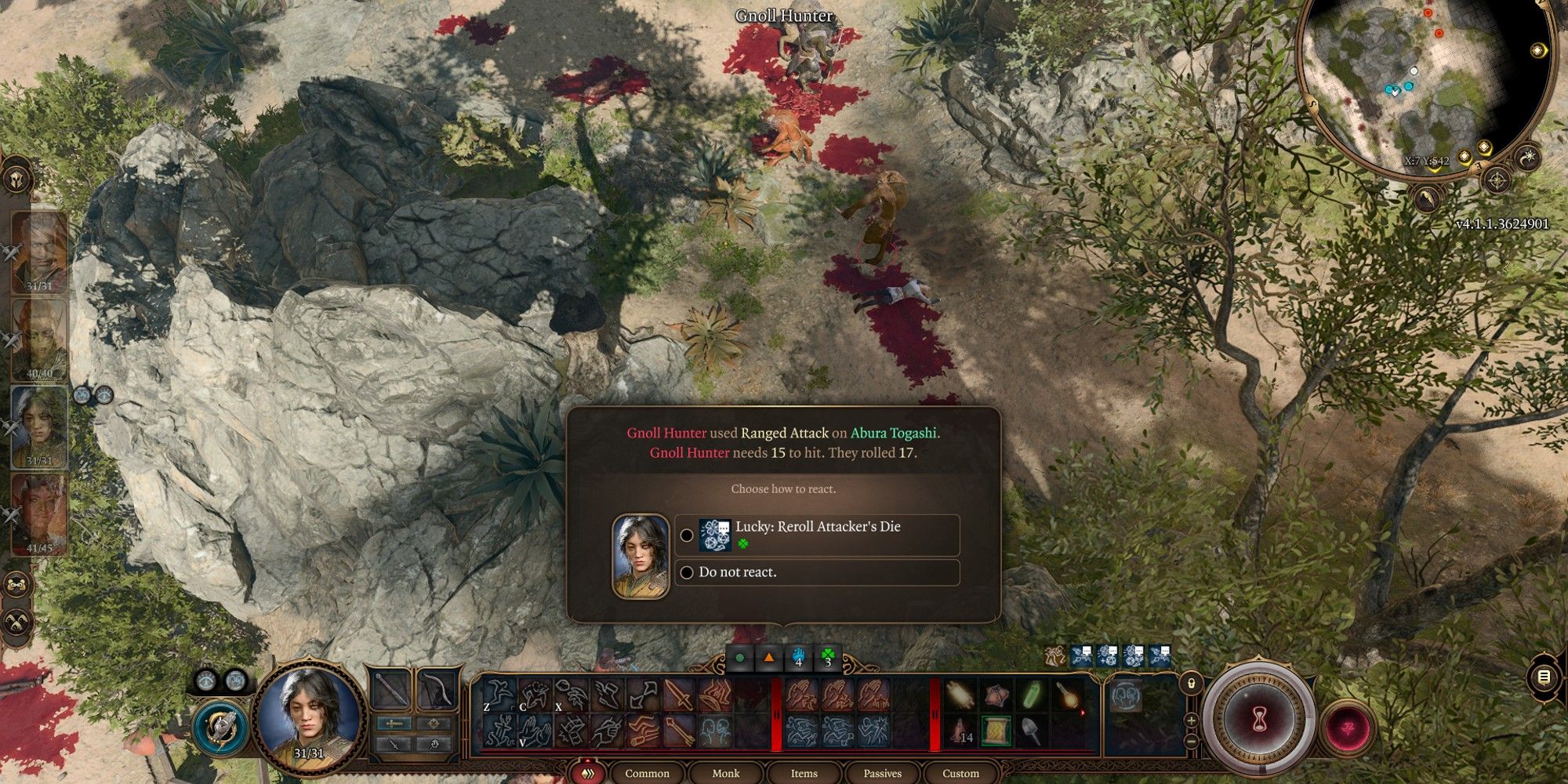Switch to the Passives tab
The image size is (1568, 784).
[882, 773]
